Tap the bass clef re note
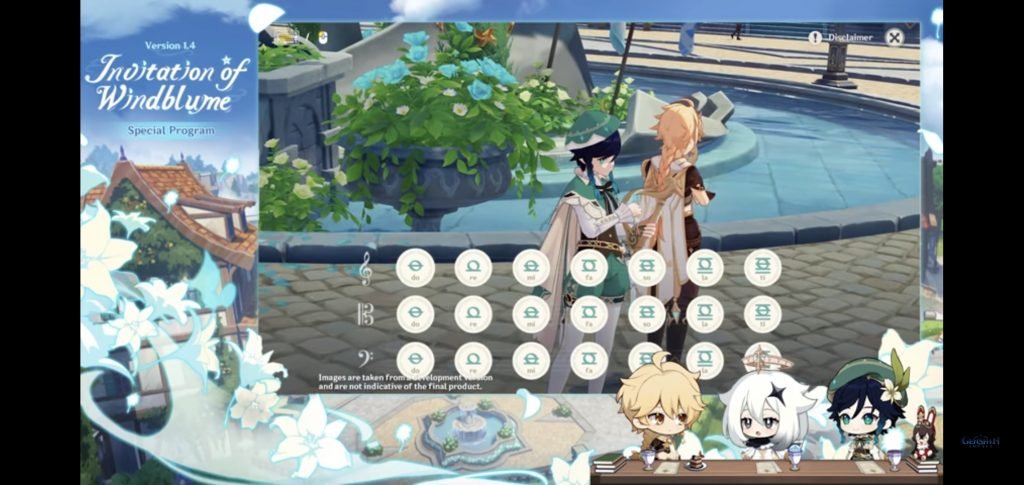Viewport: 1024px width, 485px height. 473,360
